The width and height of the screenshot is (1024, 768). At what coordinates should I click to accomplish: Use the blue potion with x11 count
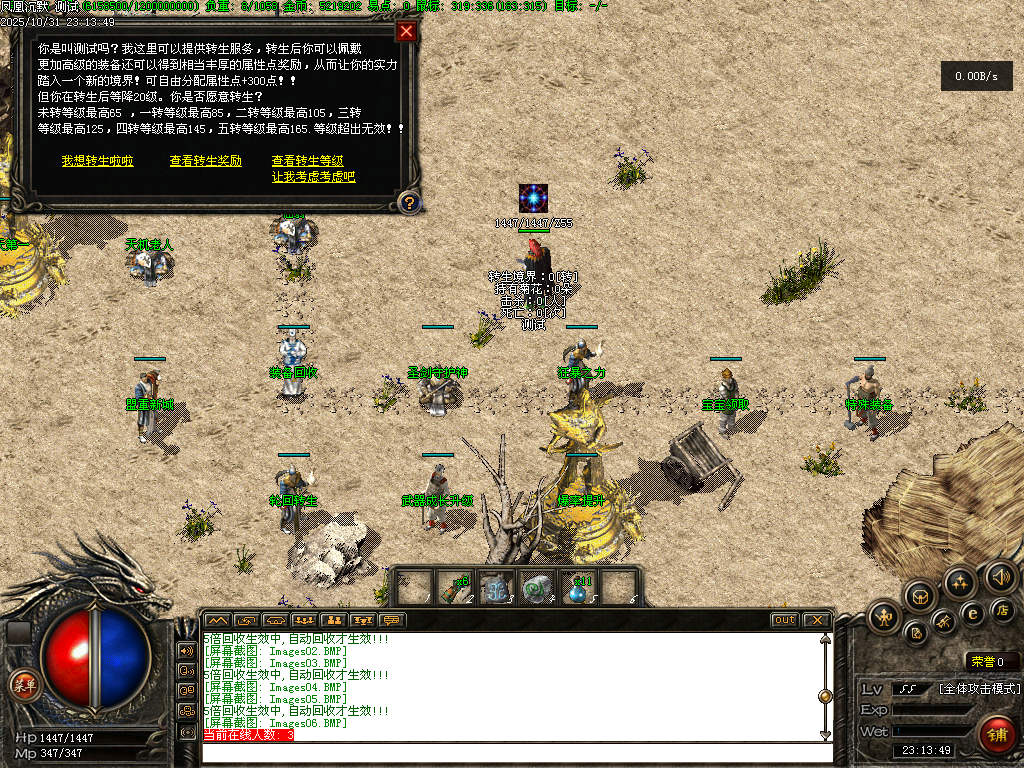[x=578, y=588]
